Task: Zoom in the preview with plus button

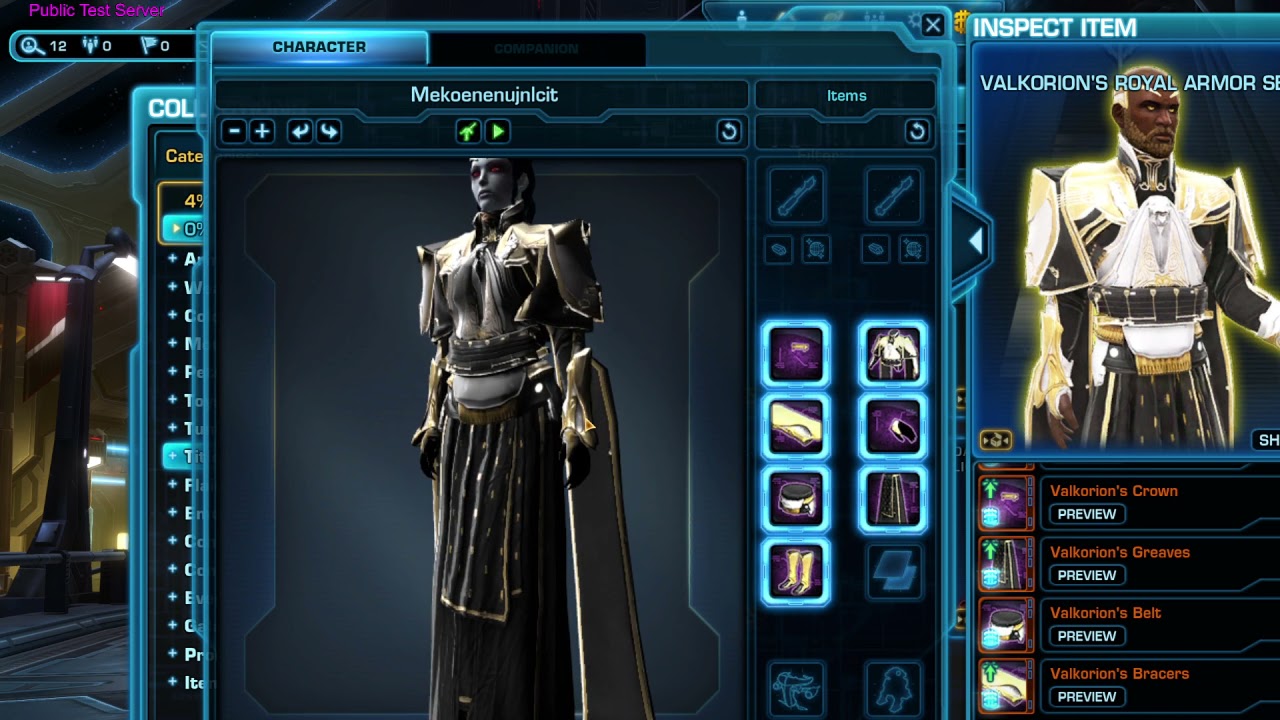Action: click(x=262, y=131)
